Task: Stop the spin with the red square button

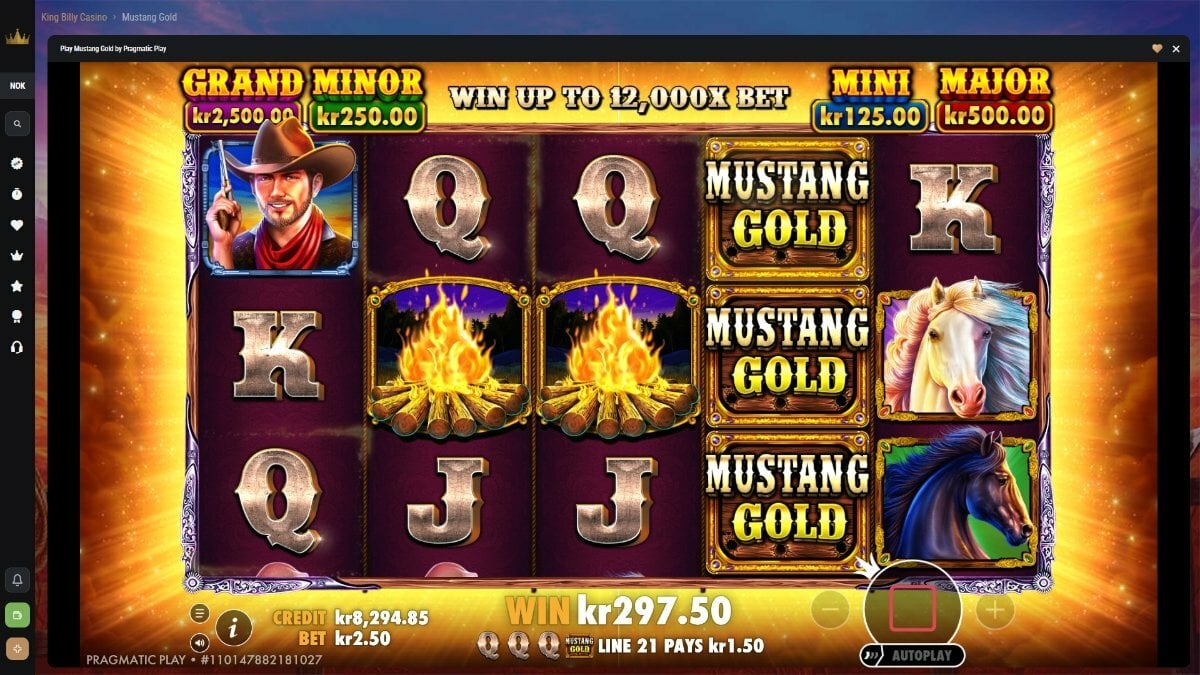Action: click(x=912, y=608)
